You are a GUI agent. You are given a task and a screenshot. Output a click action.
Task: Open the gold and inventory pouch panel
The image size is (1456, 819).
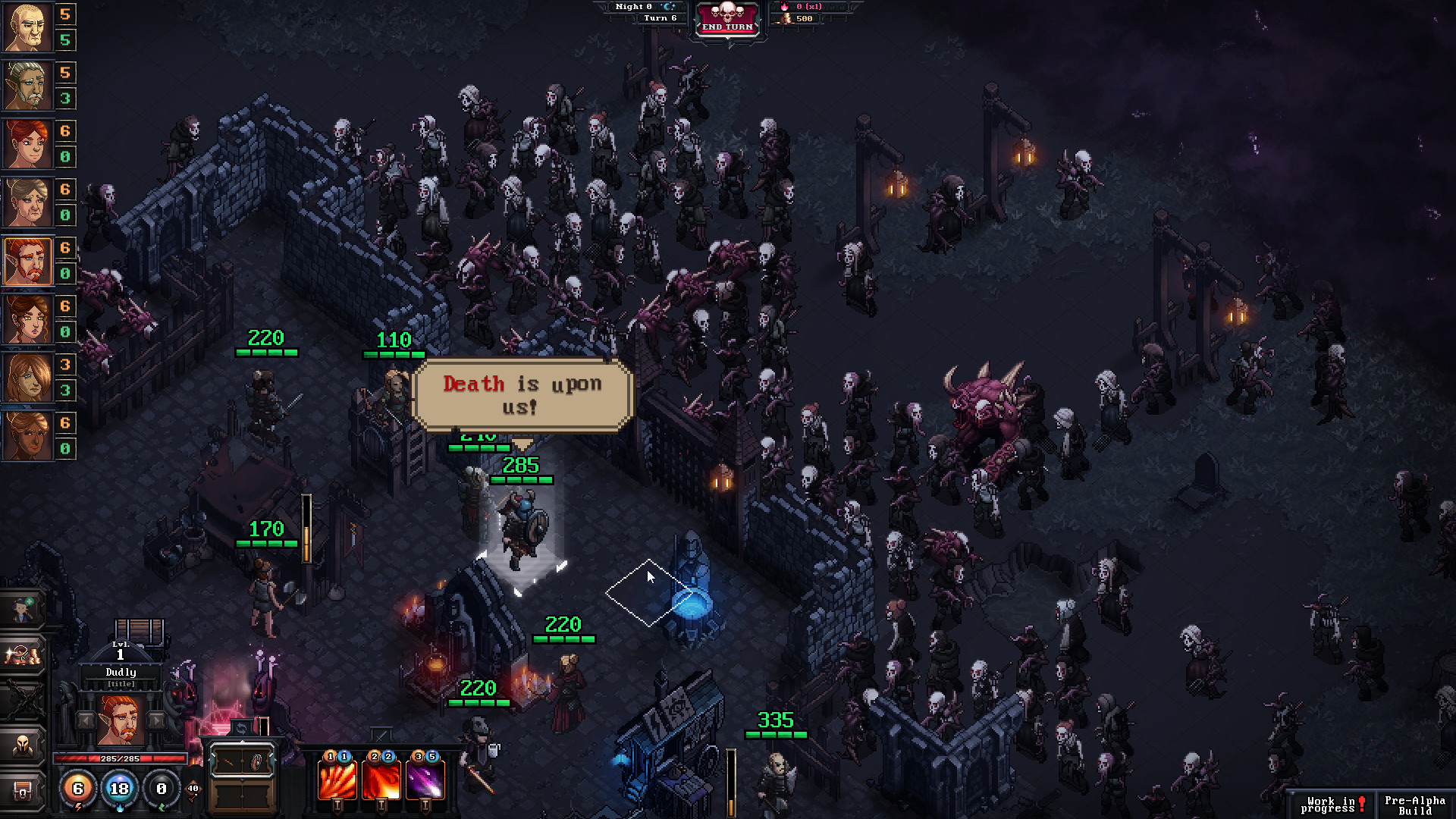[21, 654]
